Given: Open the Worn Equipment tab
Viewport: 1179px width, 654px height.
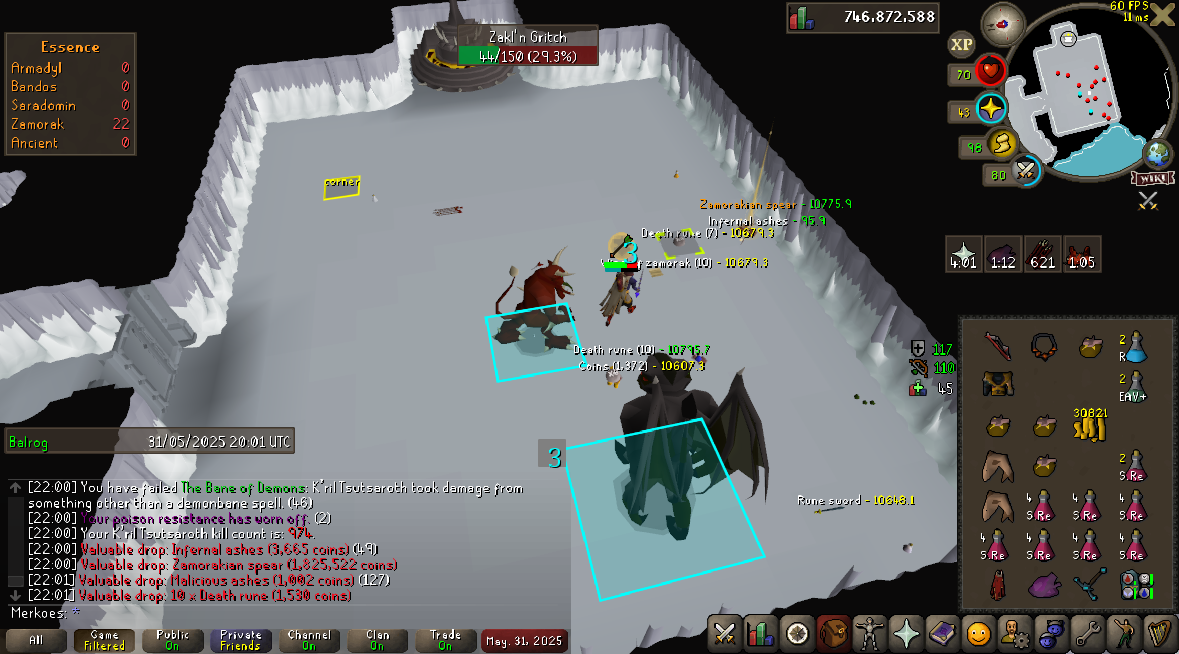Looking at the screenshot, I should coord(869,633).
